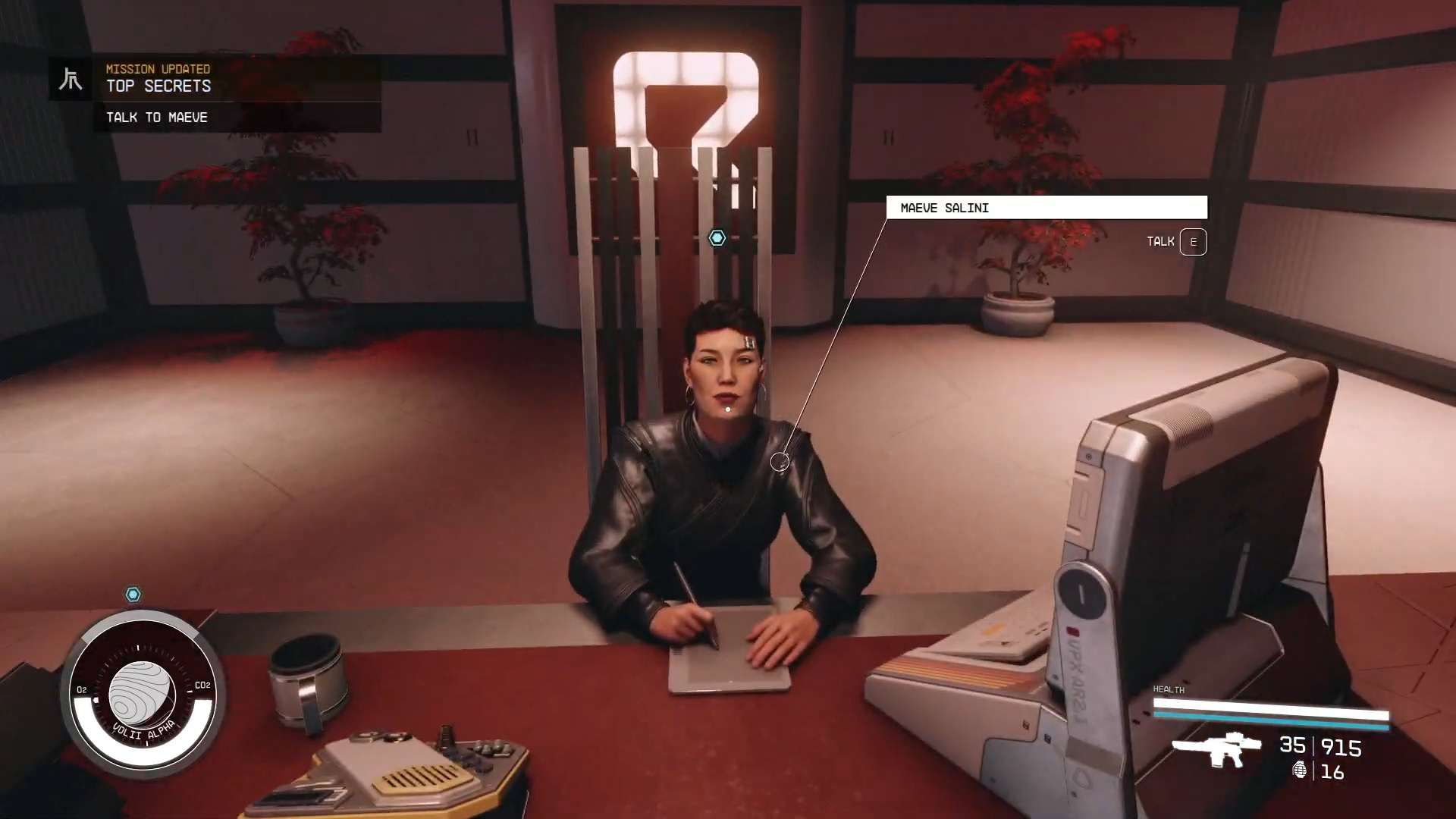
Task: Select the Talk to Maeve objective
Action: 157,118
